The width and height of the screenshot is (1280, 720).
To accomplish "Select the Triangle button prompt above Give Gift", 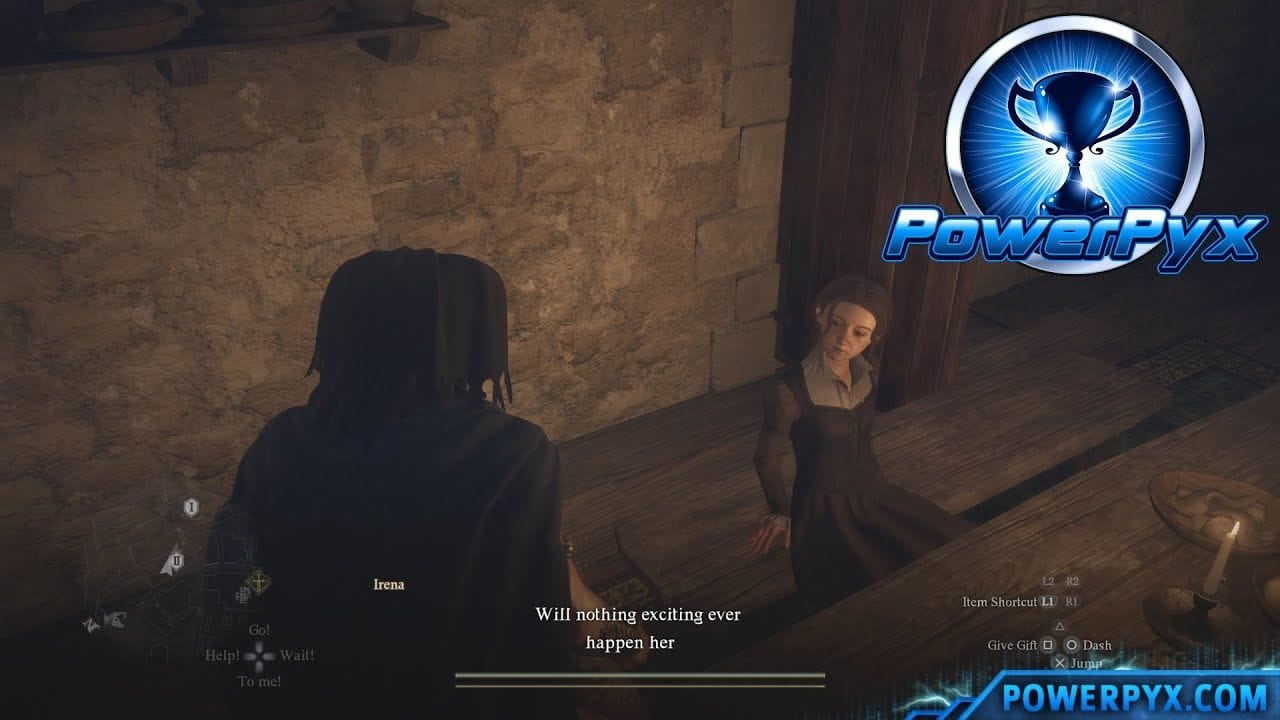I will click(x=1060, y=626).
